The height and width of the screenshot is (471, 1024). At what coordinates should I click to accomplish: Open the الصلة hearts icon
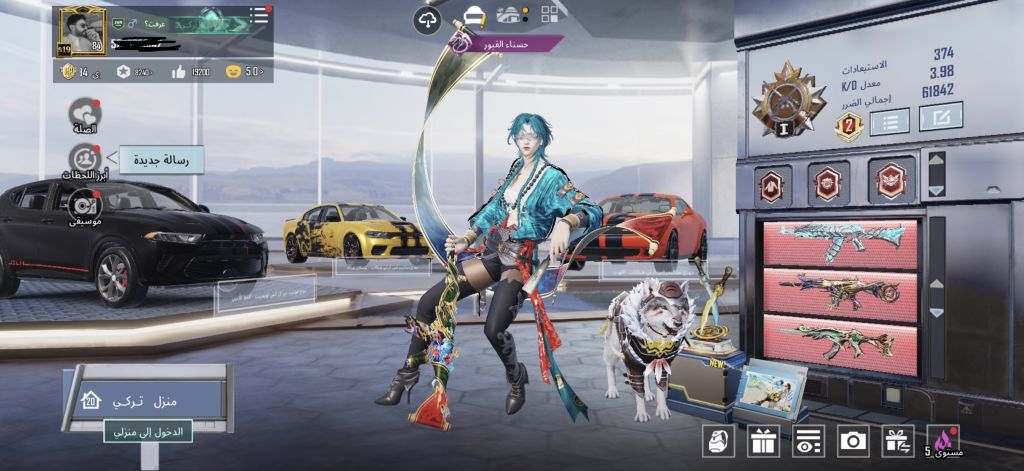[84, 113]
